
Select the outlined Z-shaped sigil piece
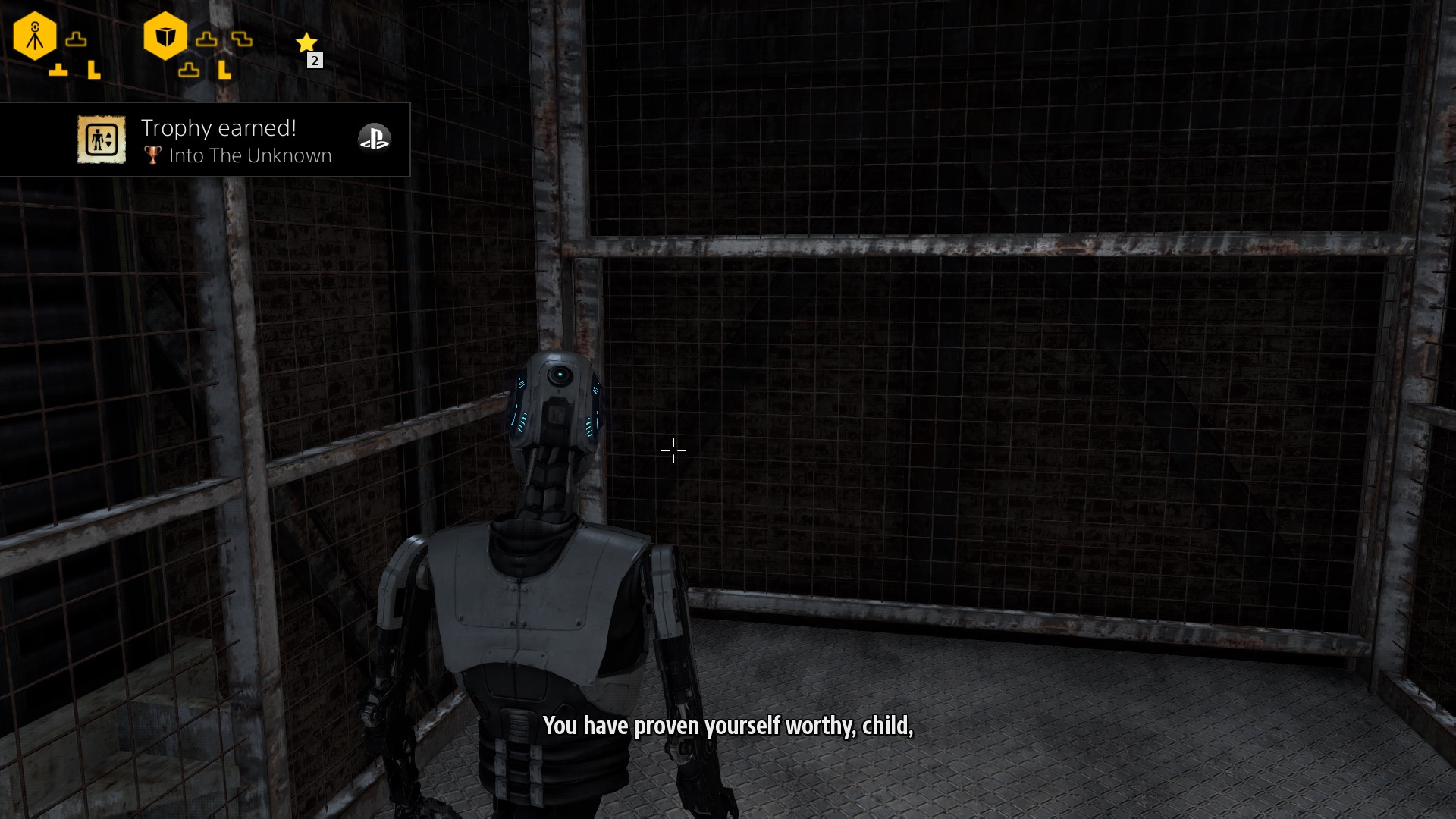(x=242, y=39)
